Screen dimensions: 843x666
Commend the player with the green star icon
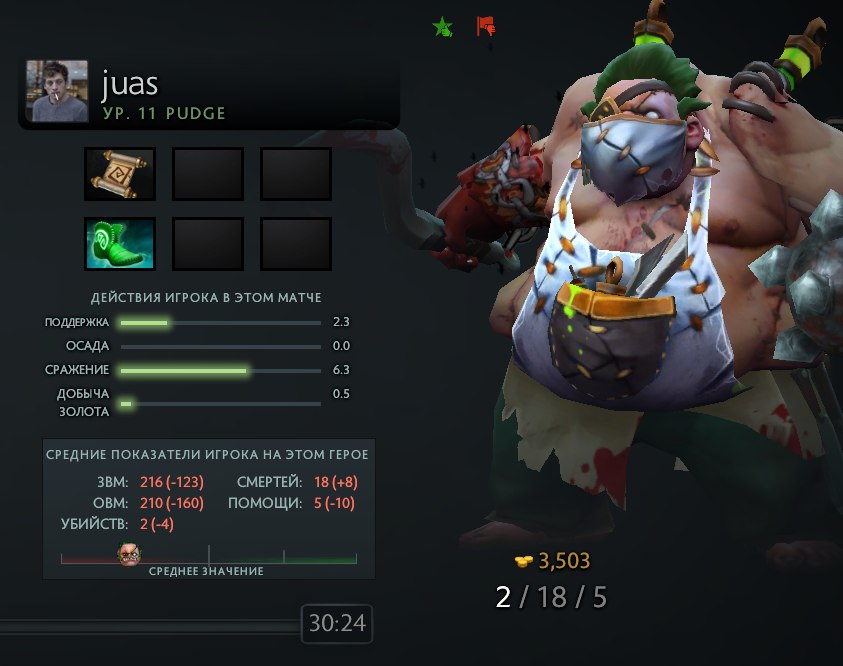(442, 27)
